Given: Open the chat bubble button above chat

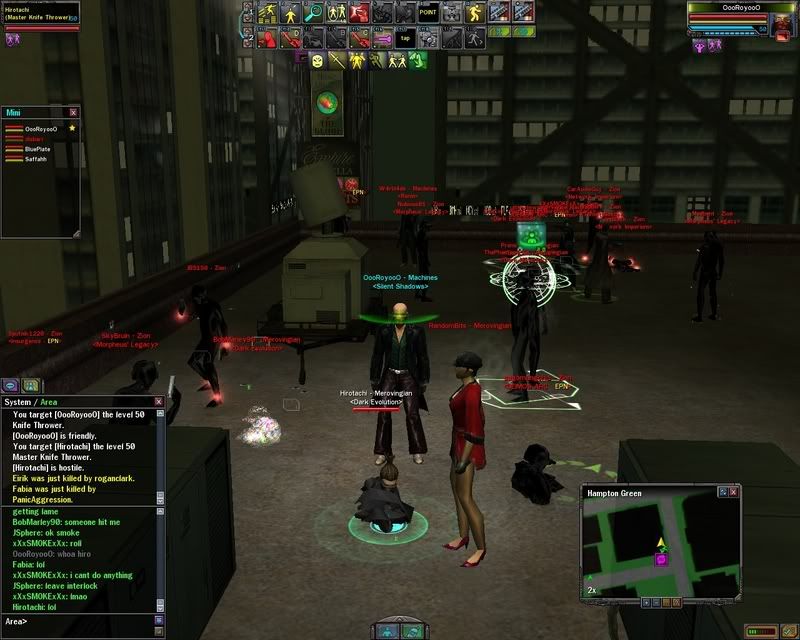Looking at the screenshot, I should pos(10,385).
